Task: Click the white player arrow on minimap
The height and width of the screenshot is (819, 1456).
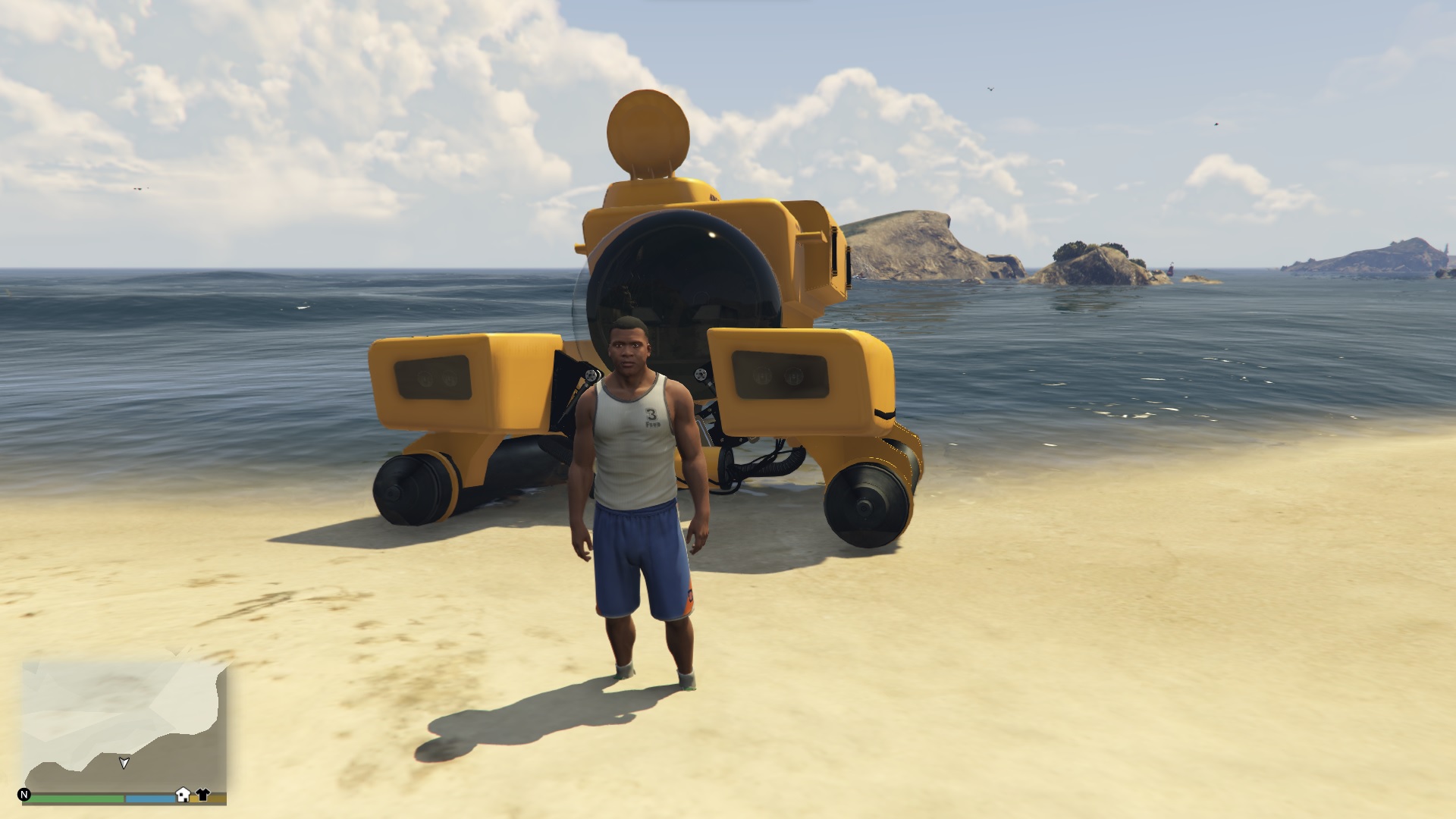Action: click(124, 764)
